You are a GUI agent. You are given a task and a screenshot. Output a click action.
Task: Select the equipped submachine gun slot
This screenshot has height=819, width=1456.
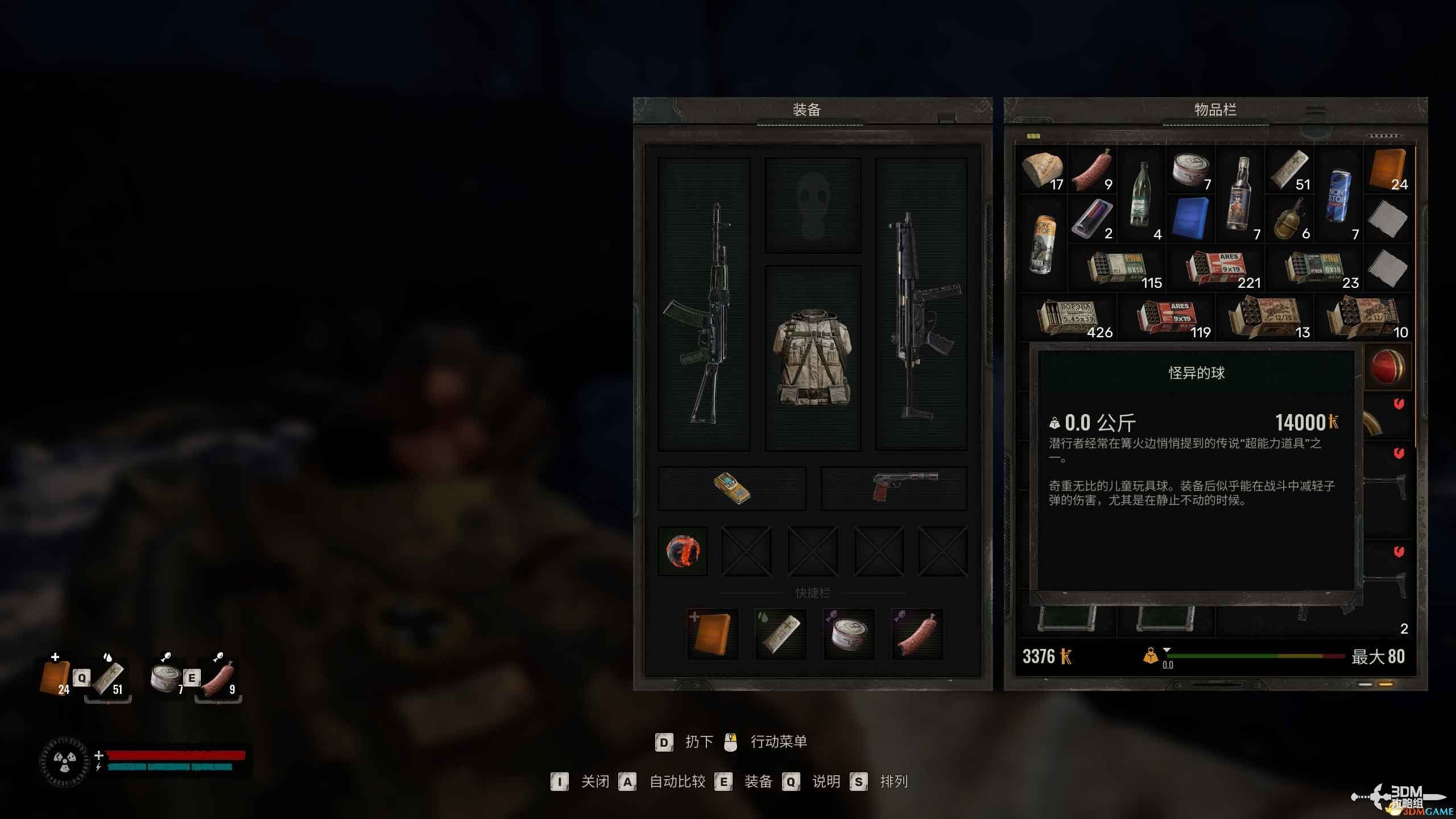tap(921, 304)
